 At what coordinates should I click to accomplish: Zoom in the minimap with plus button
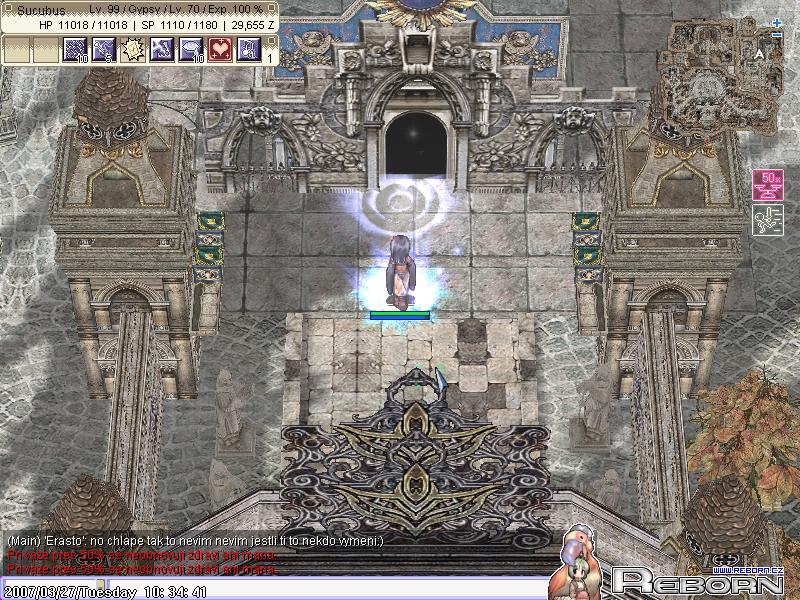tap(777, 22)
